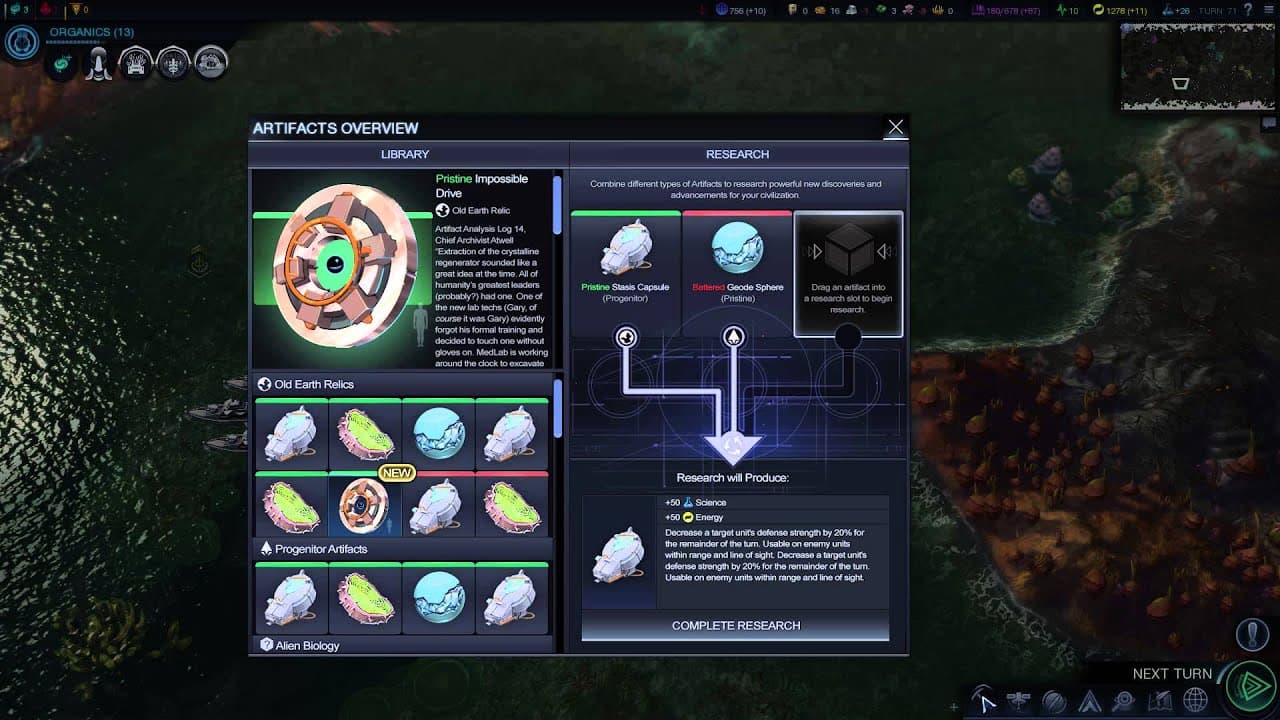The width and height of the screenshot is (1280, 720).
Task: Open the hamburger game menu
Action: [1268, 10]
